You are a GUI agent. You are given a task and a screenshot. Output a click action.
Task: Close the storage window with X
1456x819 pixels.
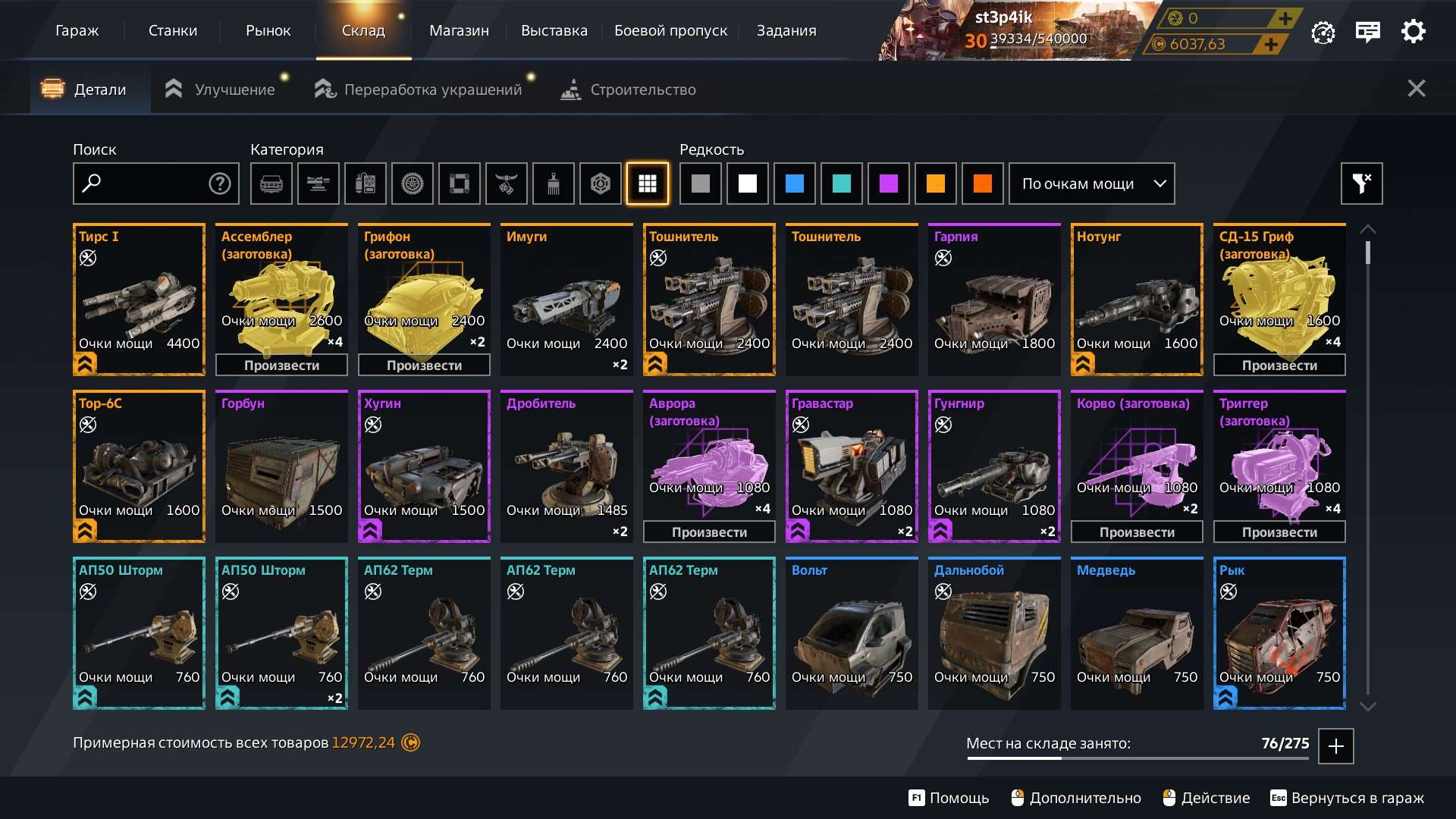(x=1416, y=89)
